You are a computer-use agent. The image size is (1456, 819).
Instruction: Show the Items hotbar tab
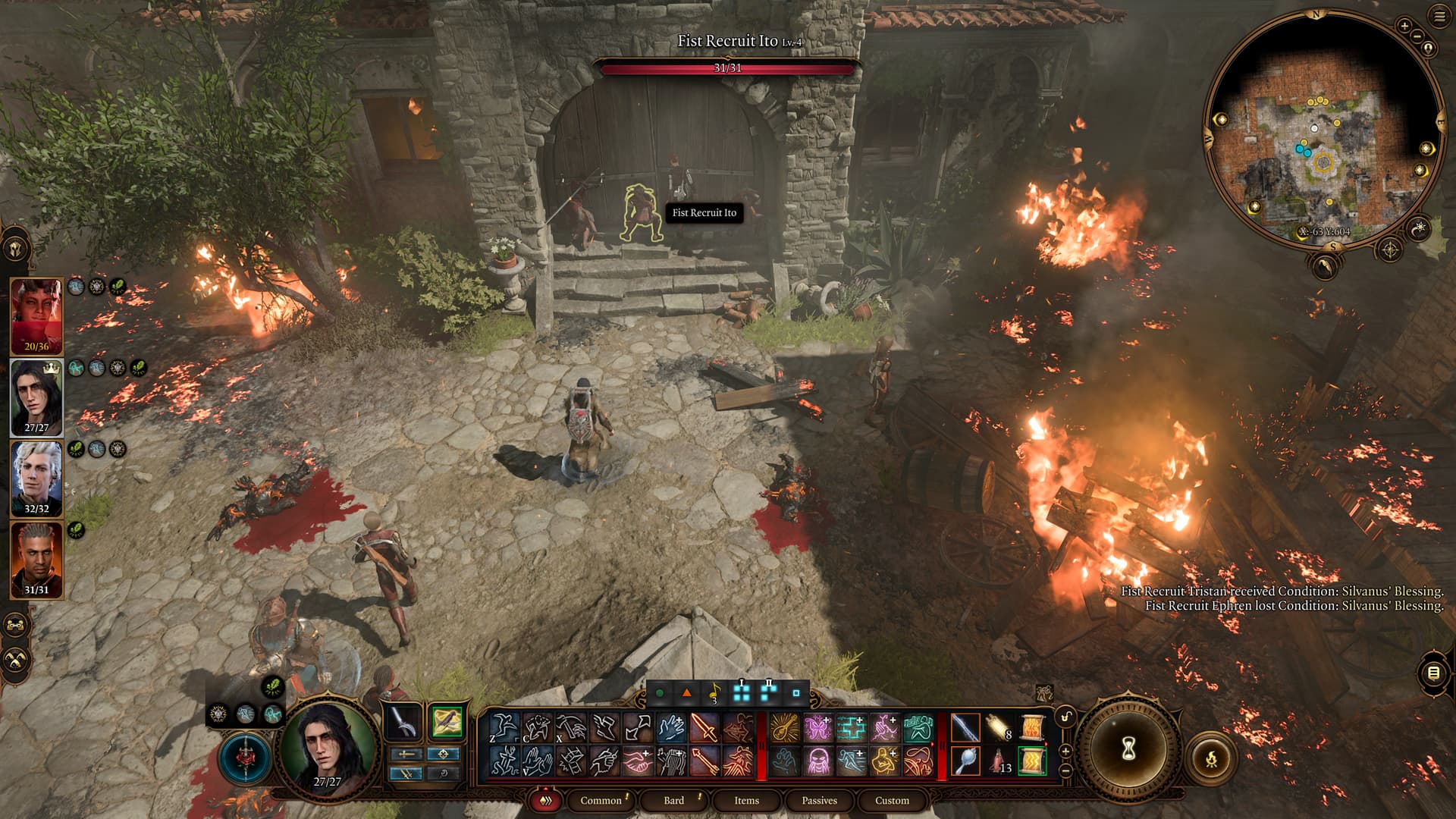(x=746, y=800)
